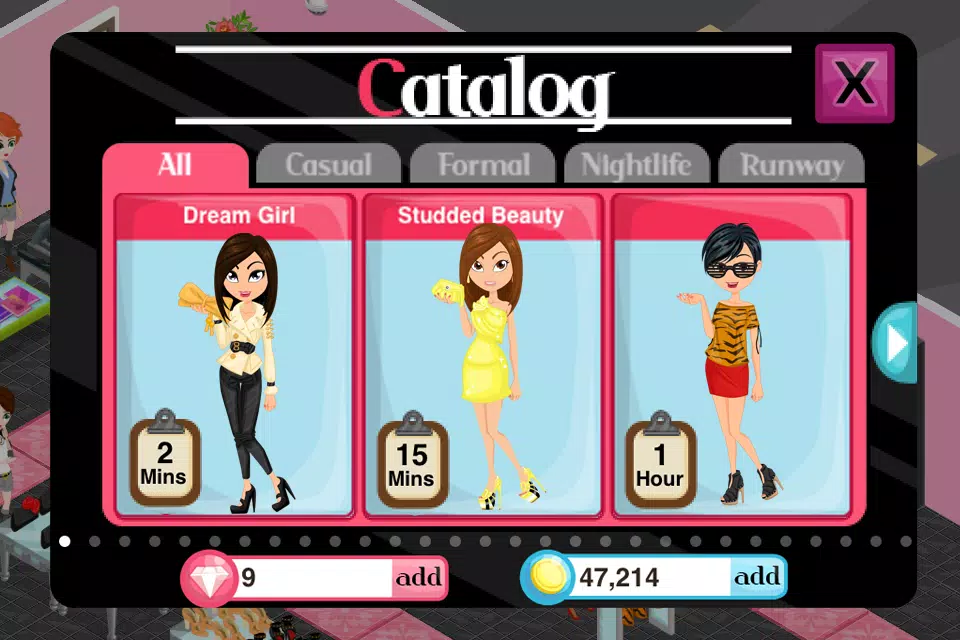Choose the Dream Girl outfit card

click(x=234, y=360)
